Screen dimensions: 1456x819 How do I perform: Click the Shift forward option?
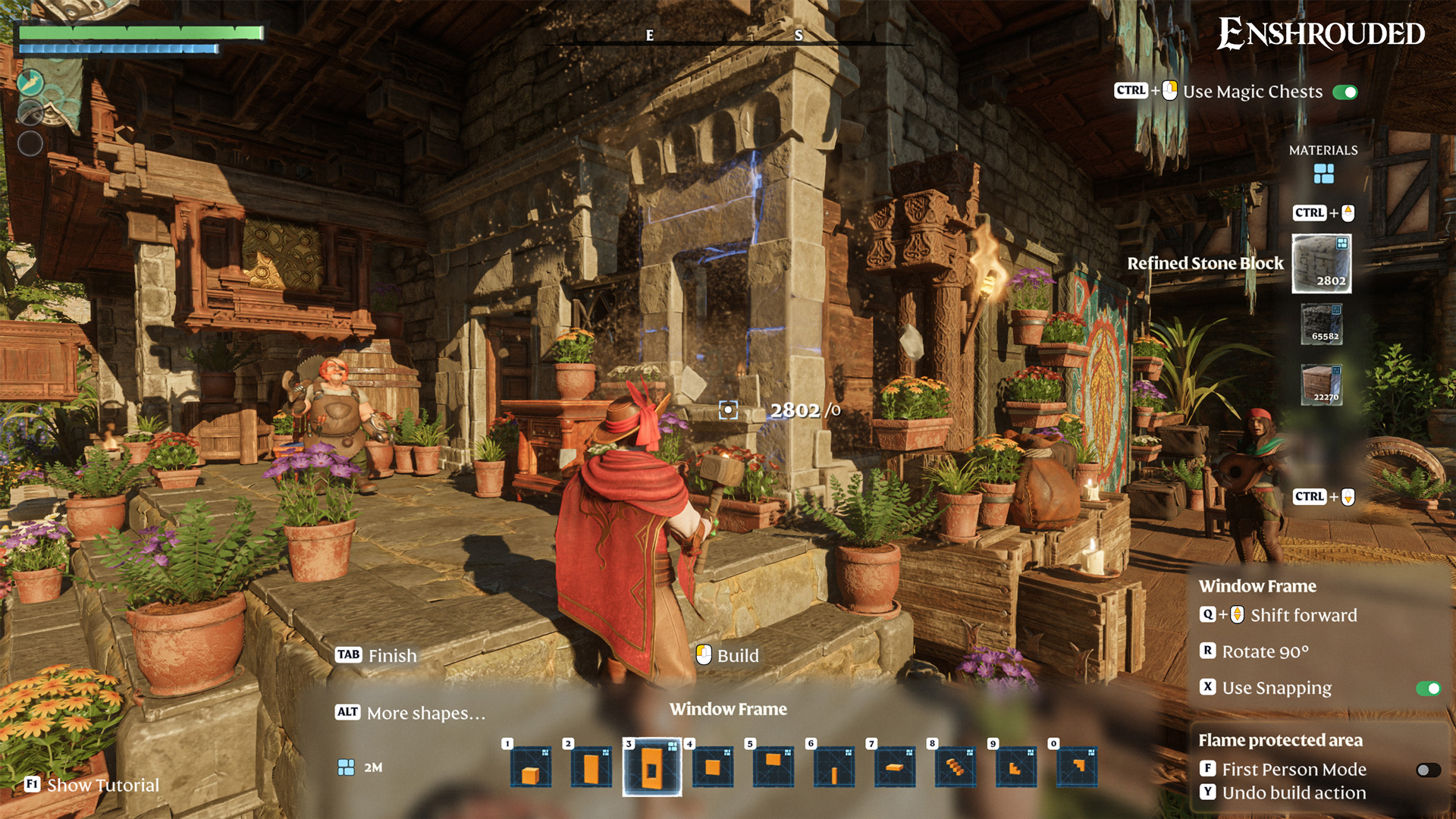(1303, 616)
